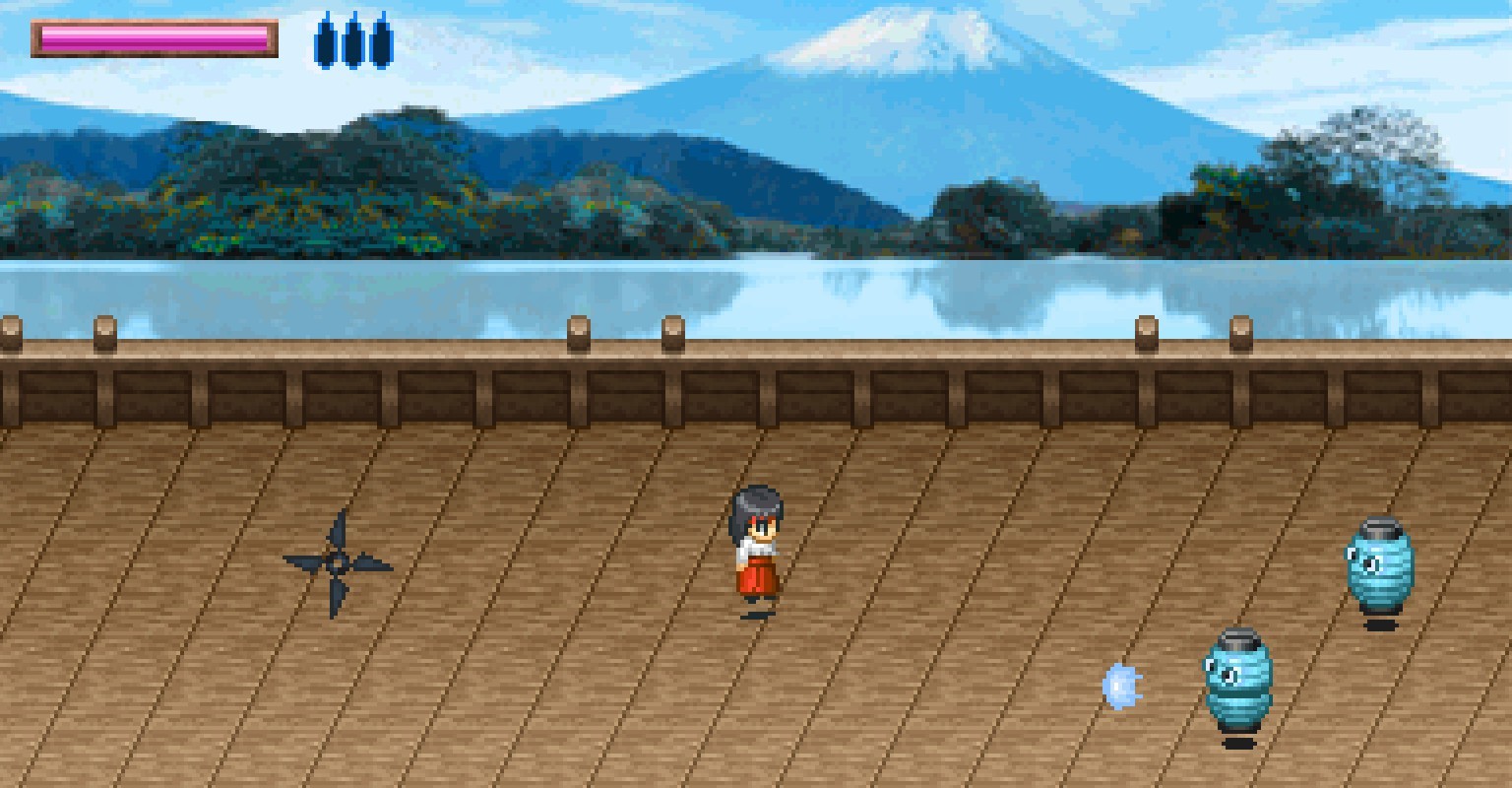1512x788 pixels.
Task: Click the center wooden dock post
Action: tap(672, 335)
